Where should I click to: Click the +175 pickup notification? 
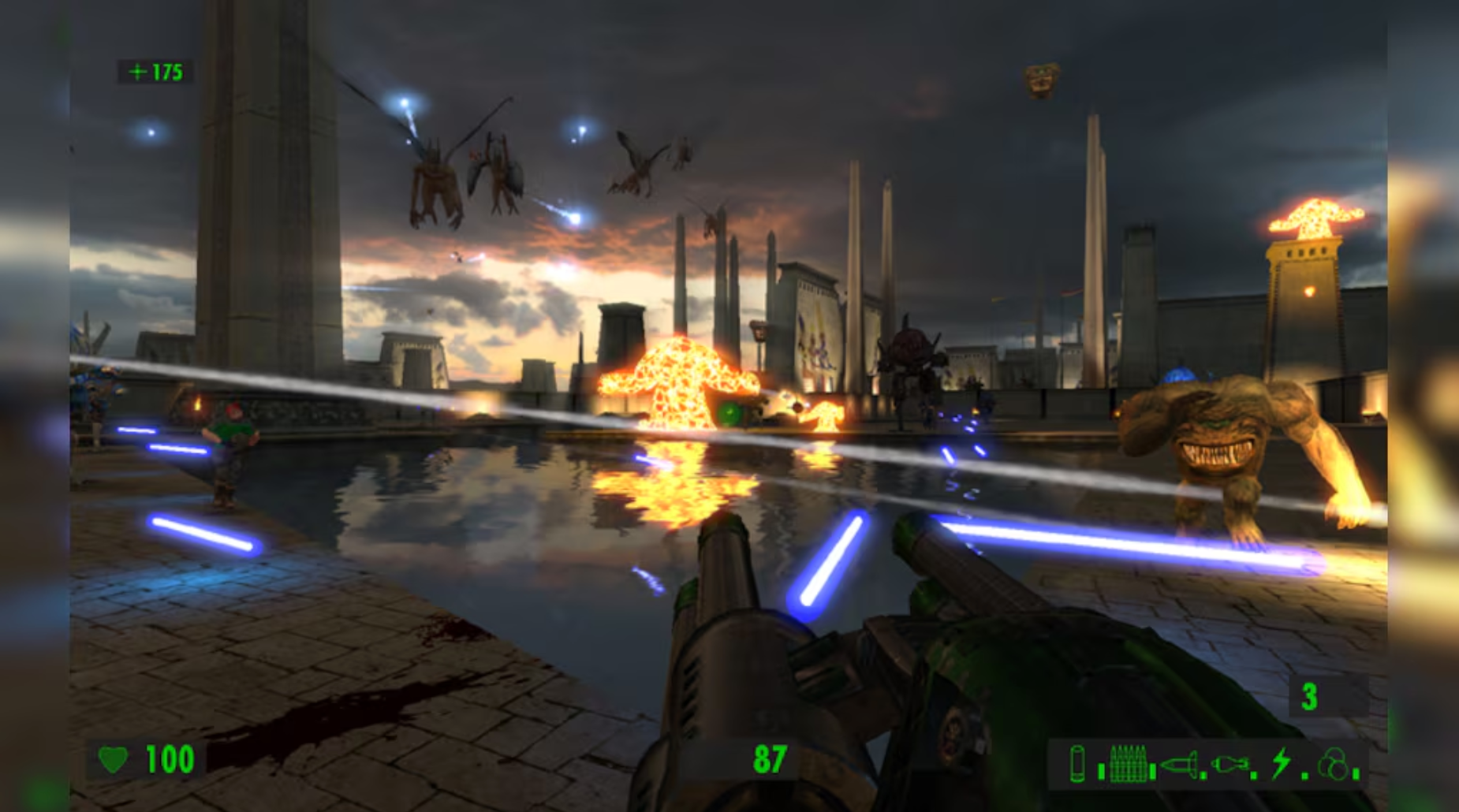[x=155, y=72]
